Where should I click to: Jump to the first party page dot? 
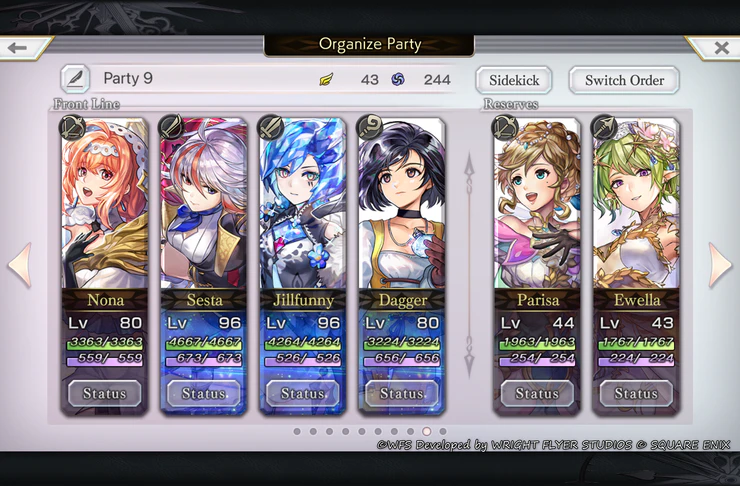297,432
